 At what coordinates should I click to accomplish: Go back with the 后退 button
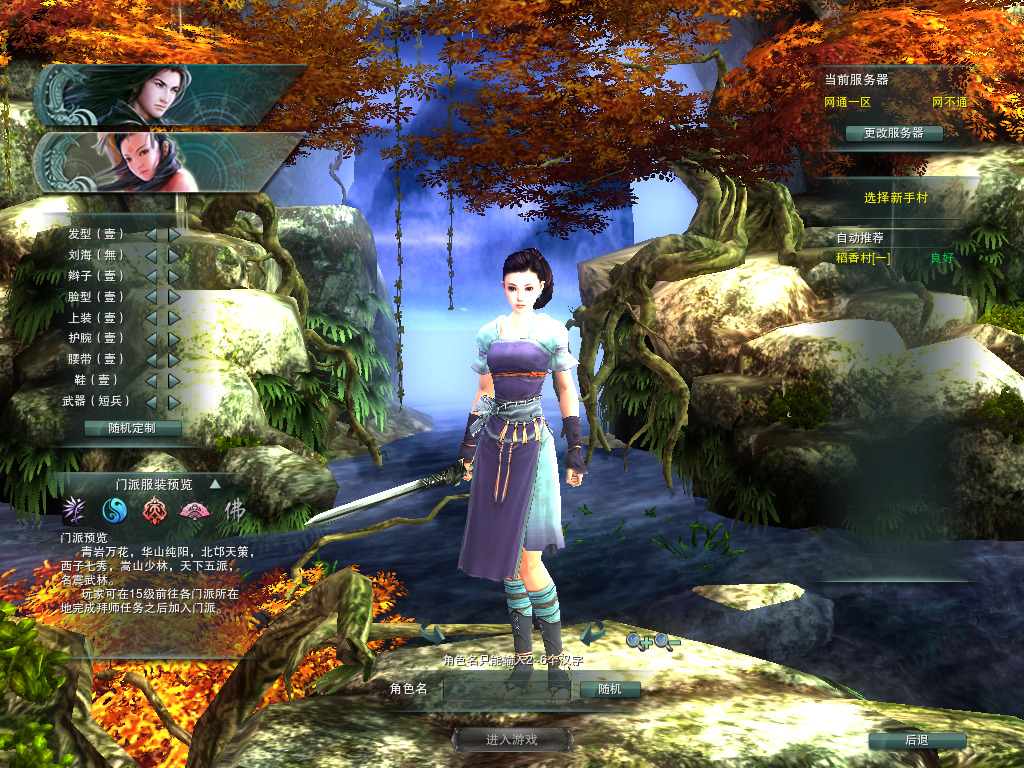(916, 740)
